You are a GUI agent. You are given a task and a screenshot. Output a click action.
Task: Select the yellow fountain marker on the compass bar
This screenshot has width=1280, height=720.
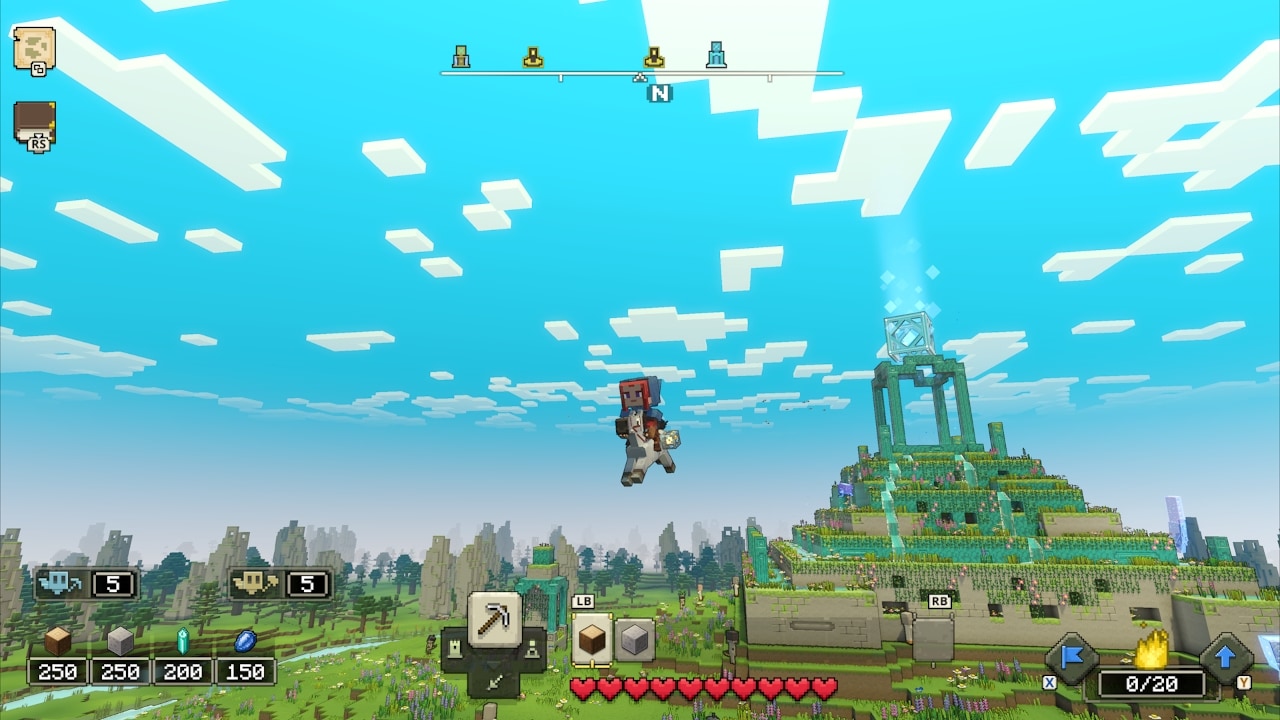[x=532, y=58]
